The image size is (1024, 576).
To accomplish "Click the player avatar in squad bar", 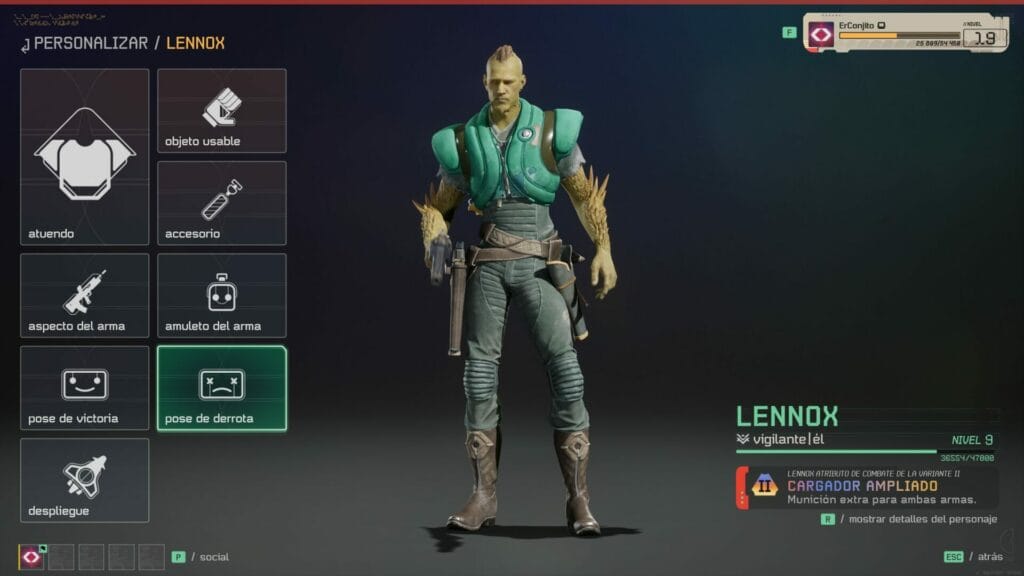I will click(31, 557).
